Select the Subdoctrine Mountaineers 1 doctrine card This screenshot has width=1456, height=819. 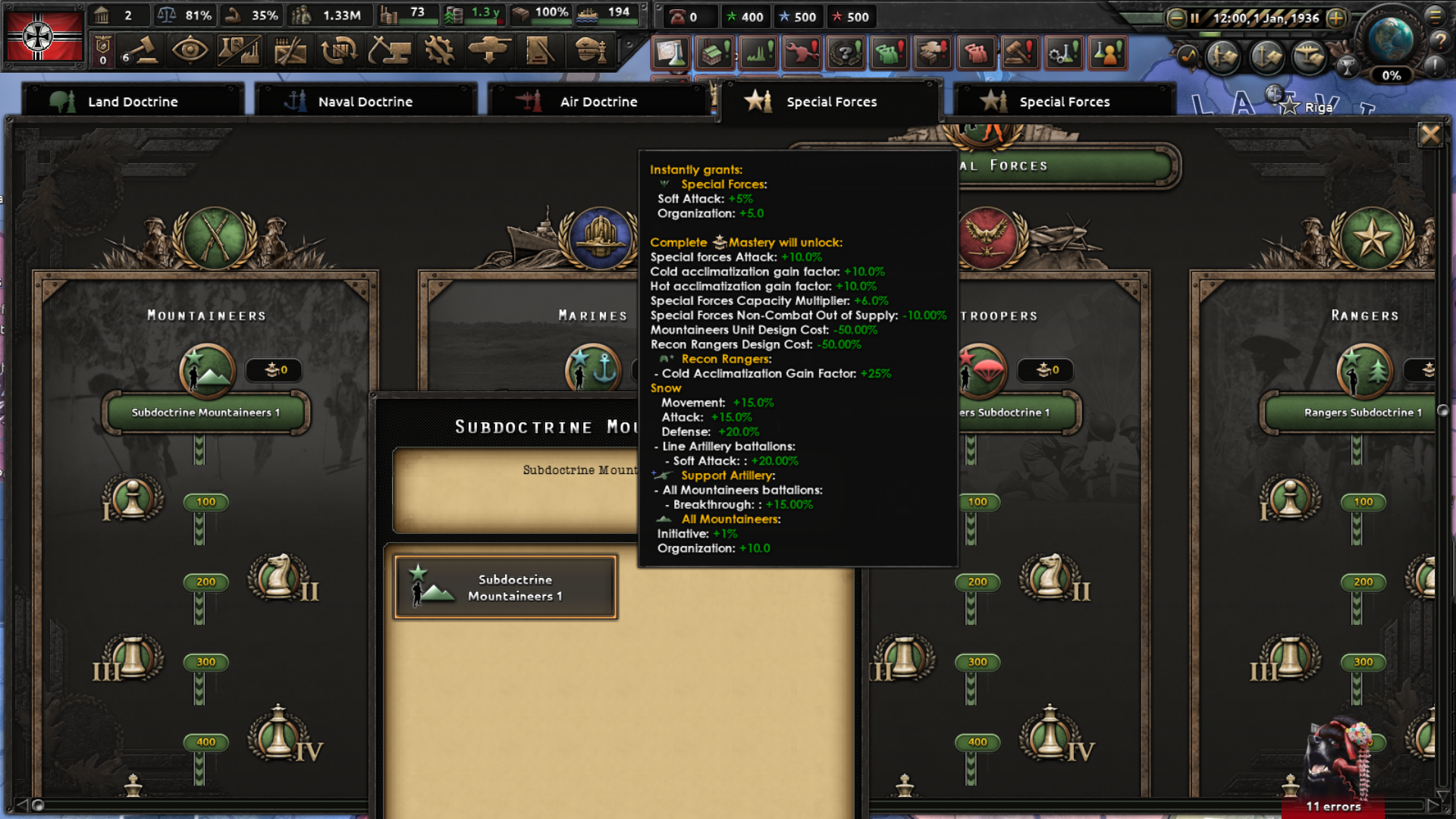tap(504, 586)
